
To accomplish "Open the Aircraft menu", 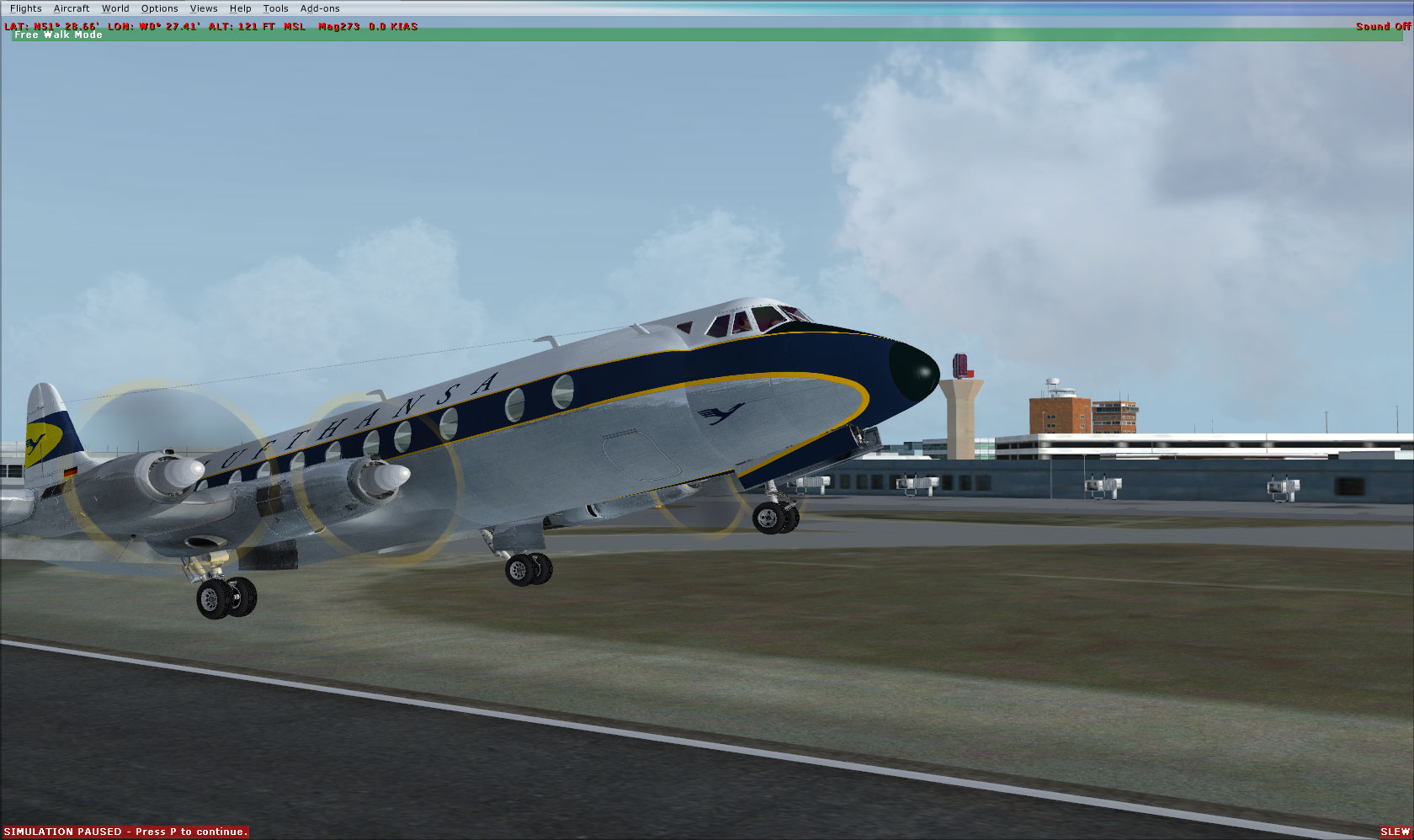I will (x=71, y=8).
